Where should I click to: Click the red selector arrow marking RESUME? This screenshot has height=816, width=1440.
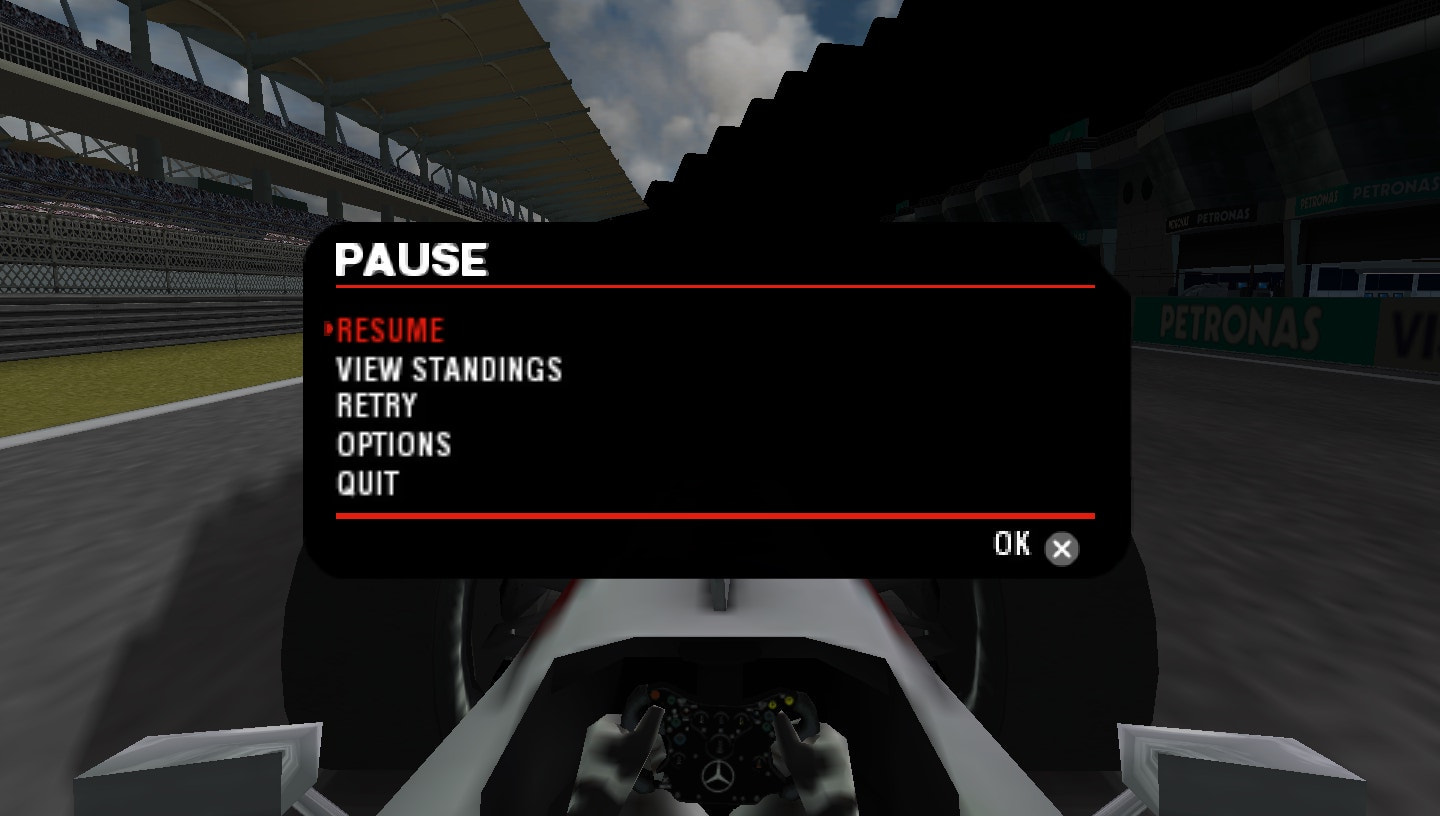click(330, 330)
